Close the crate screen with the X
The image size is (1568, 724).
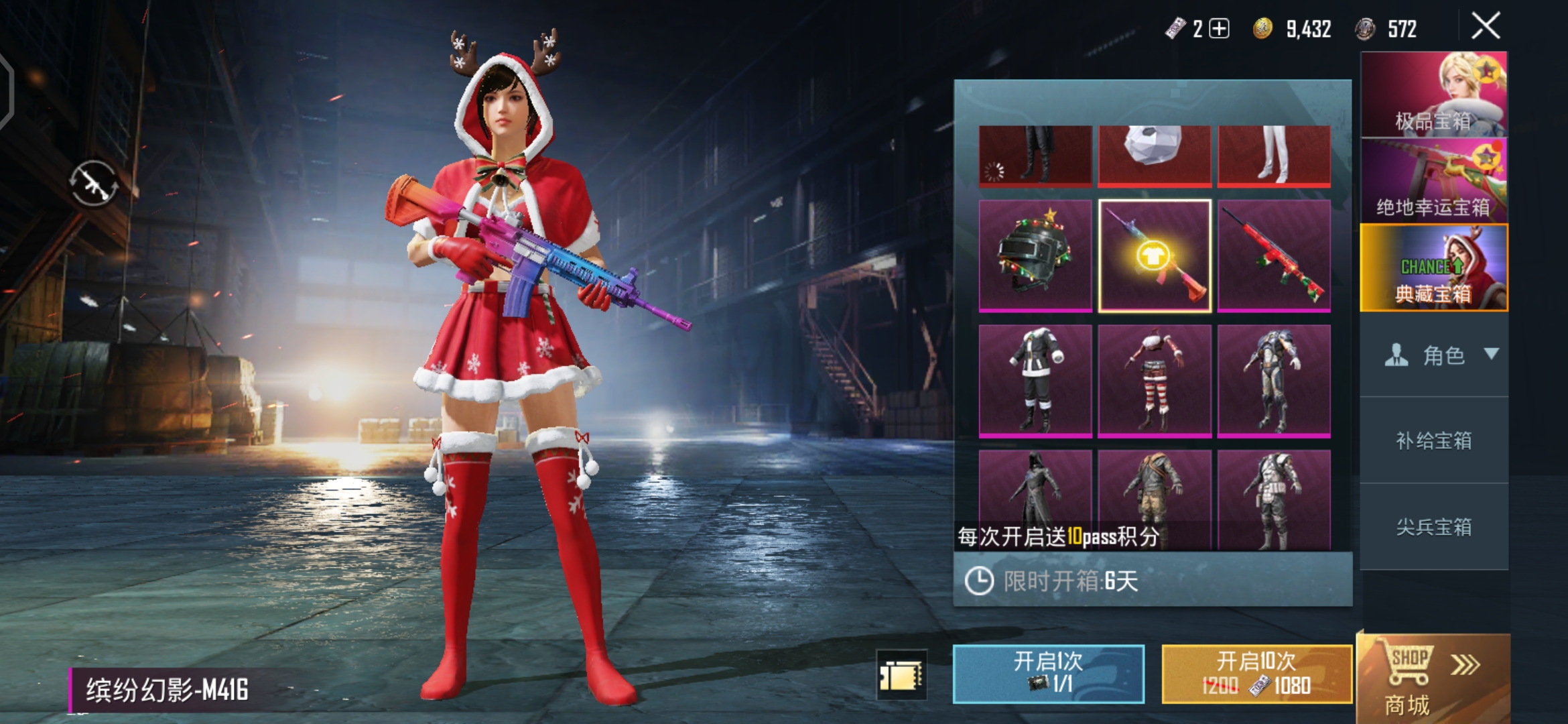click(1486, 27)
